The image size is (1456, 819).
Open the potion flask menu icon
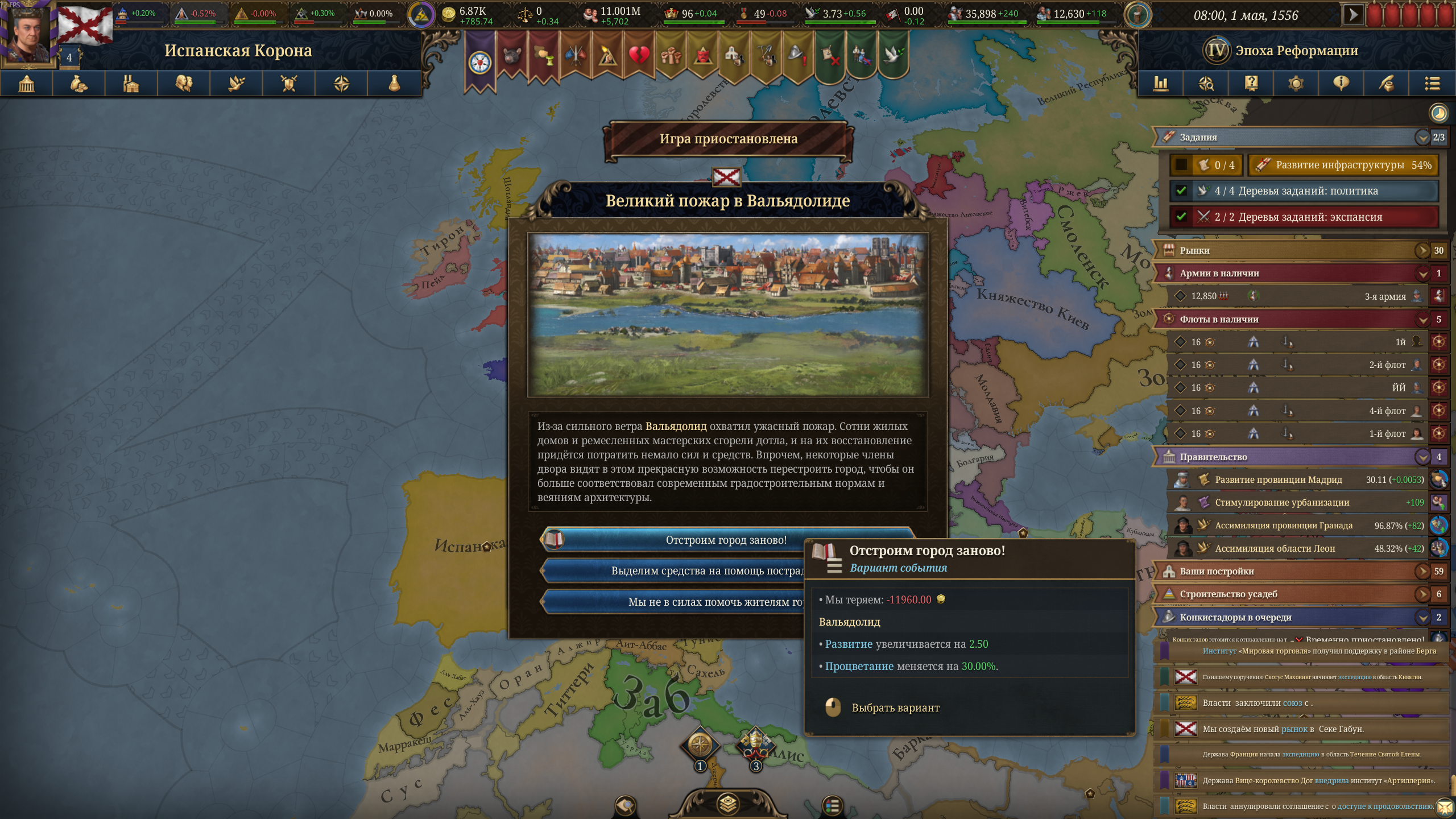(394, 84)
